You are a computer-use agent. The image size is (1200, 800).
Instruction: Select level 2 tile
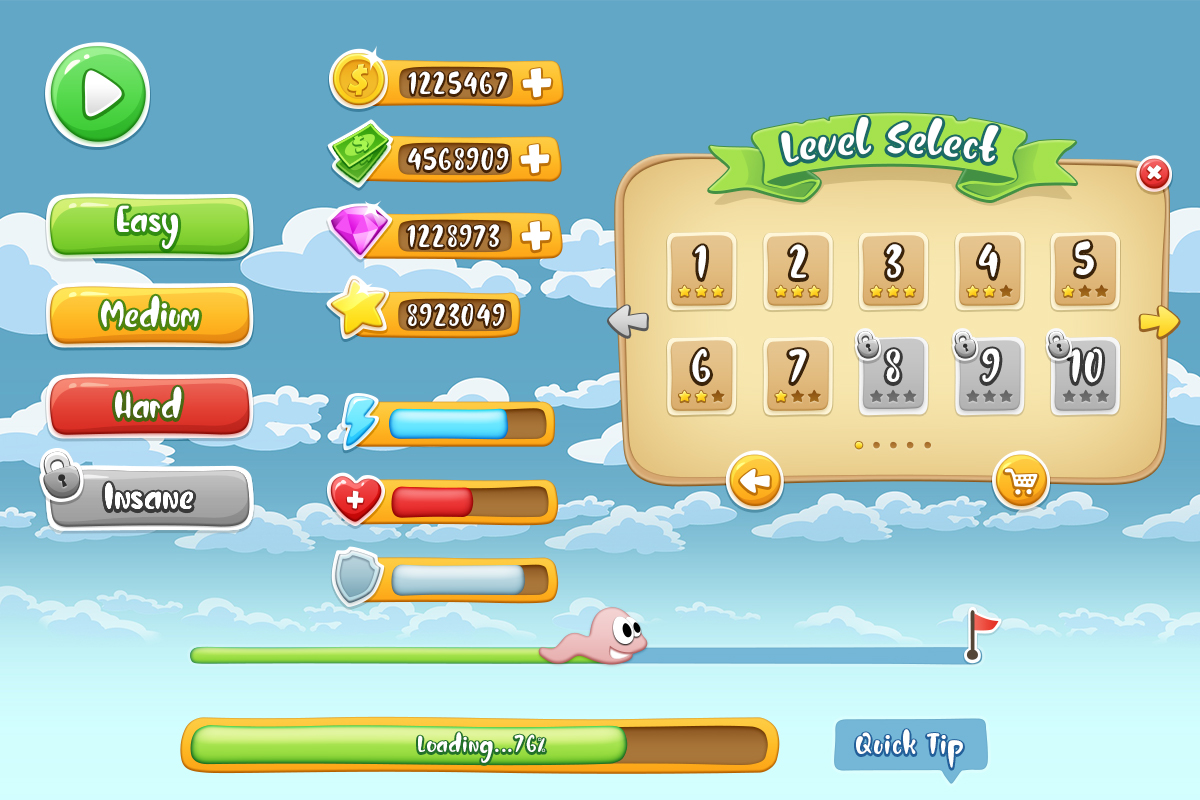(x=797, y=270)
